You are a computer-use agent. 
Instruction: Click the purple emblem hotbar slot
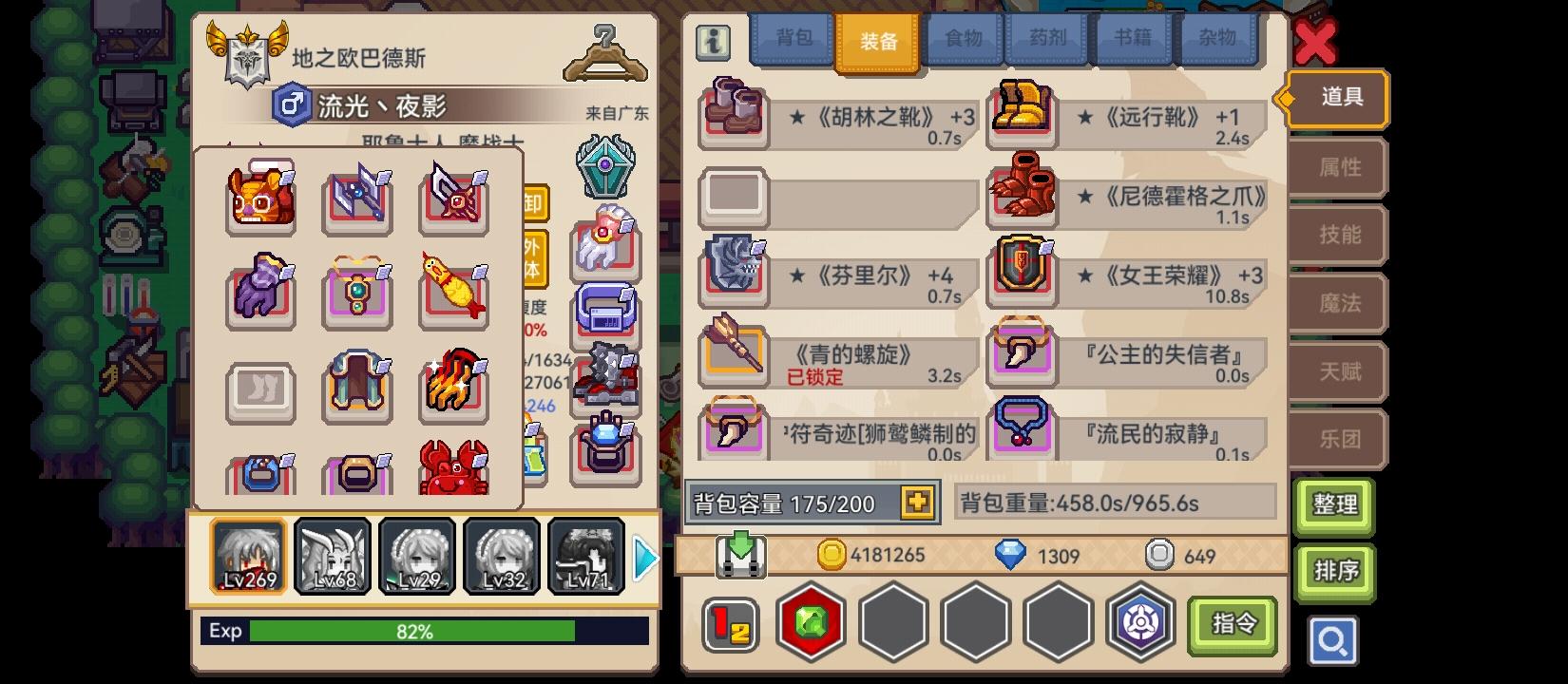[1138, 622]
